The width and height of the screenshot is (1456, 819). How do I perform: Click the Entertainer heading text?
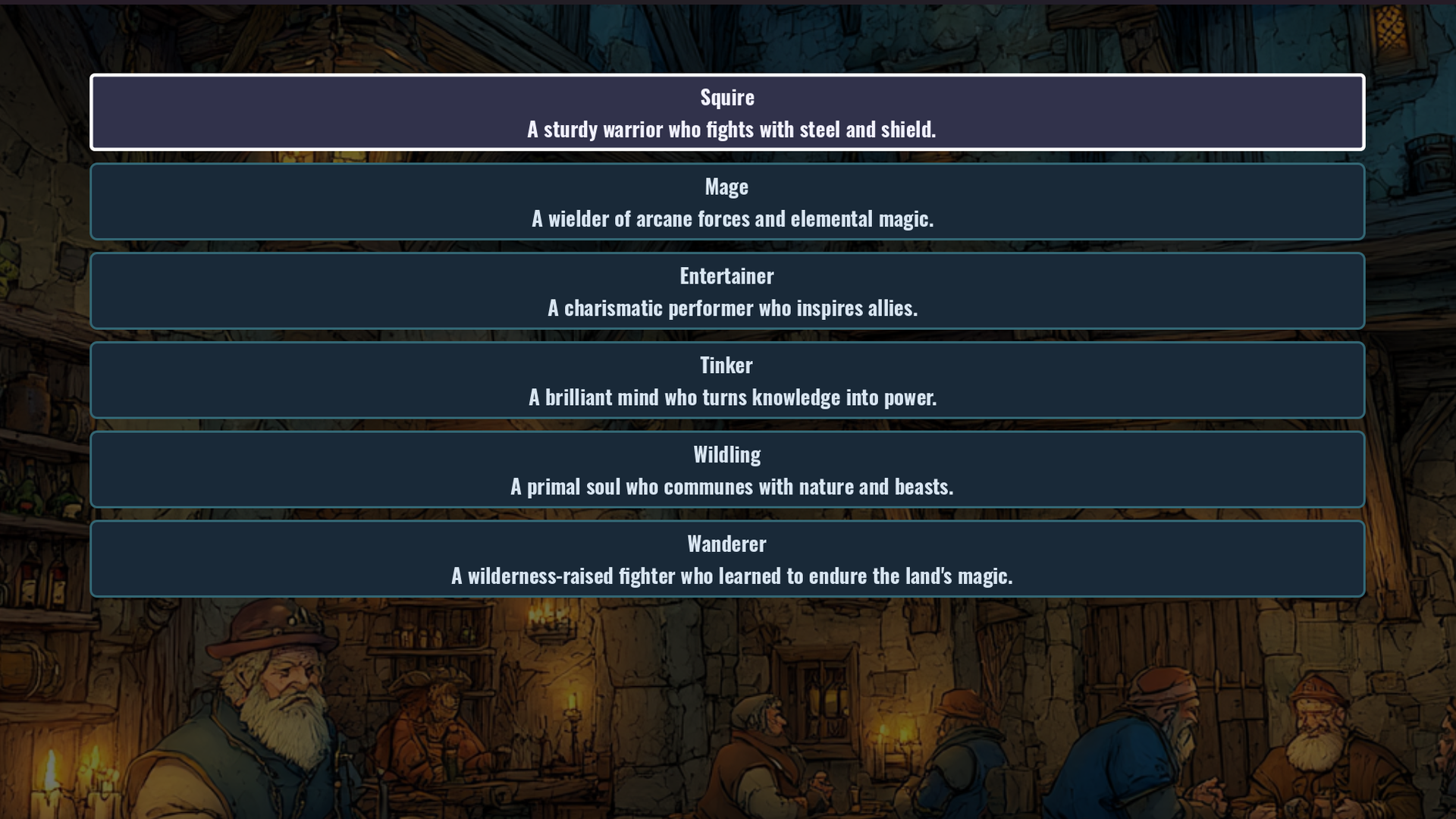tap(726, 275)
